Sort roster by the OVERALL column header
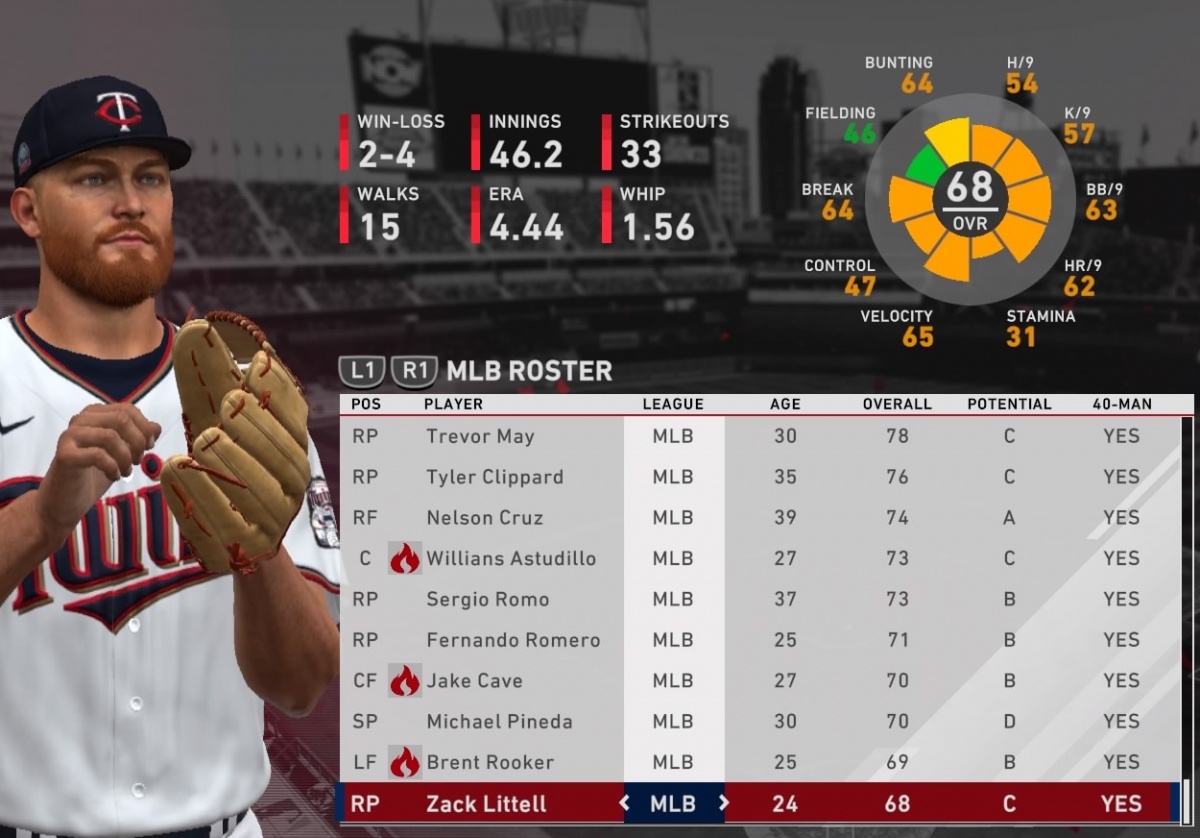The width and height of the screenshot is (1200, 838). click(x=896, y=405)
